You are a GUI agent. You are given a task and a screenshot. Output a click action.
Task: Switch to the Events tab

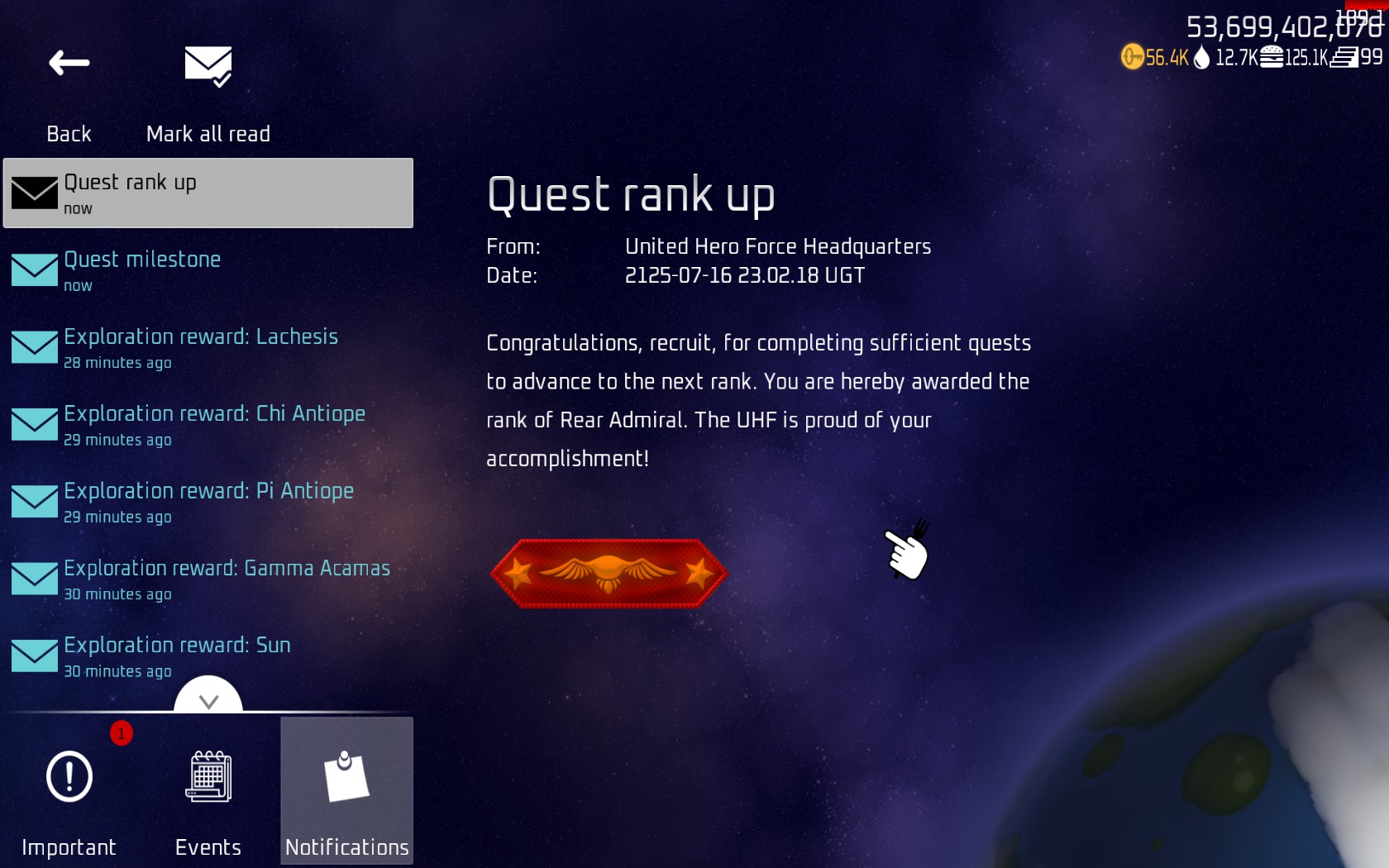[x=208, y=791]
